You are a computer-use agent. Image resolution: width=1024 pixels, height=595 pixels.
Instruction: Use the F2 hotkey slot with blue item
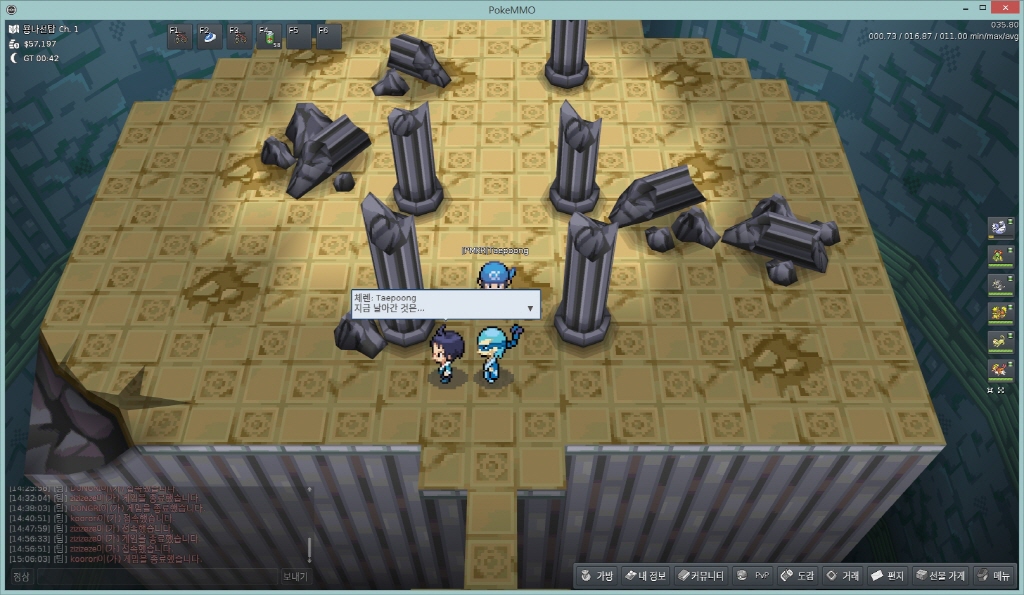(x=210, y=37)
